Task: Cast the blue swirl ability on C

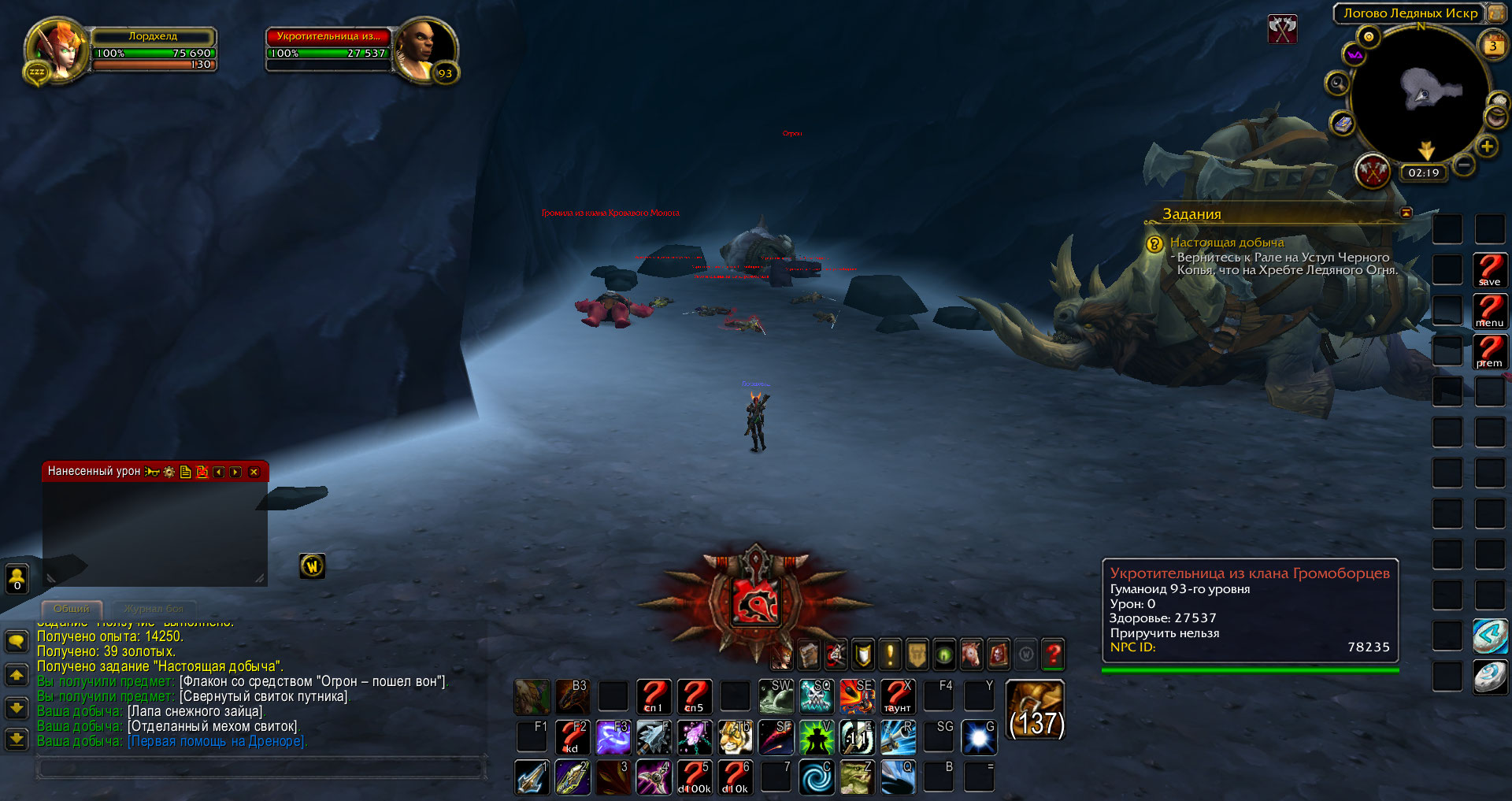Action: 817,777
